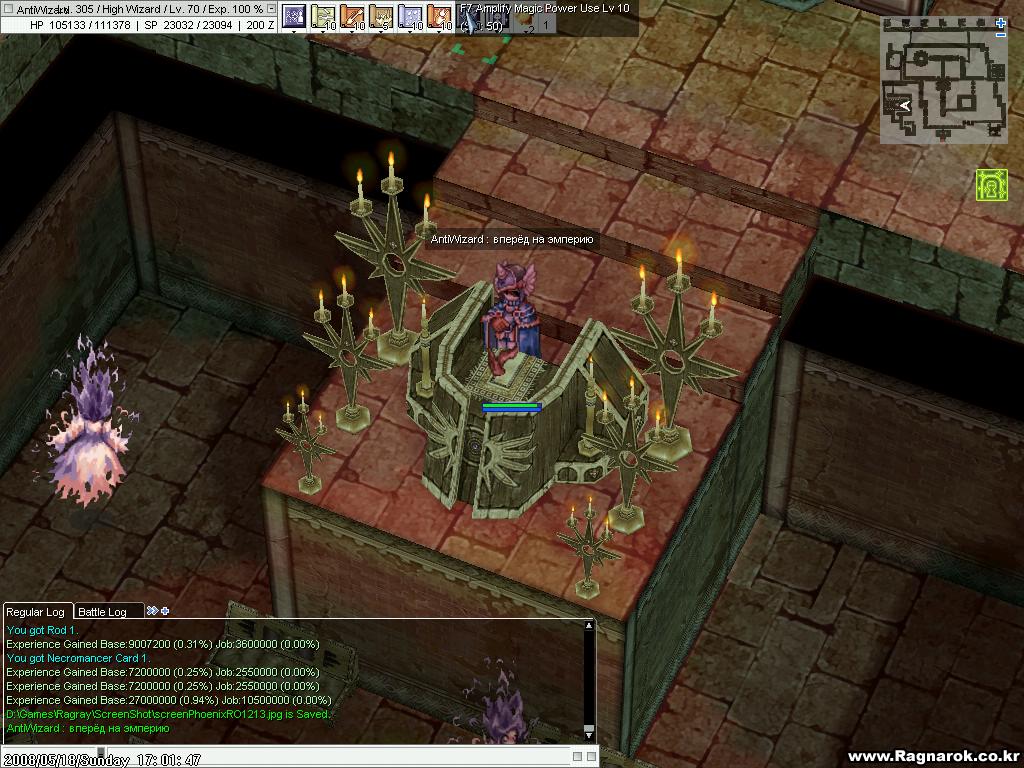The image size is (1024, 768).
Task: Add a new chat tab with the plus
Action: tap(165, 611)
